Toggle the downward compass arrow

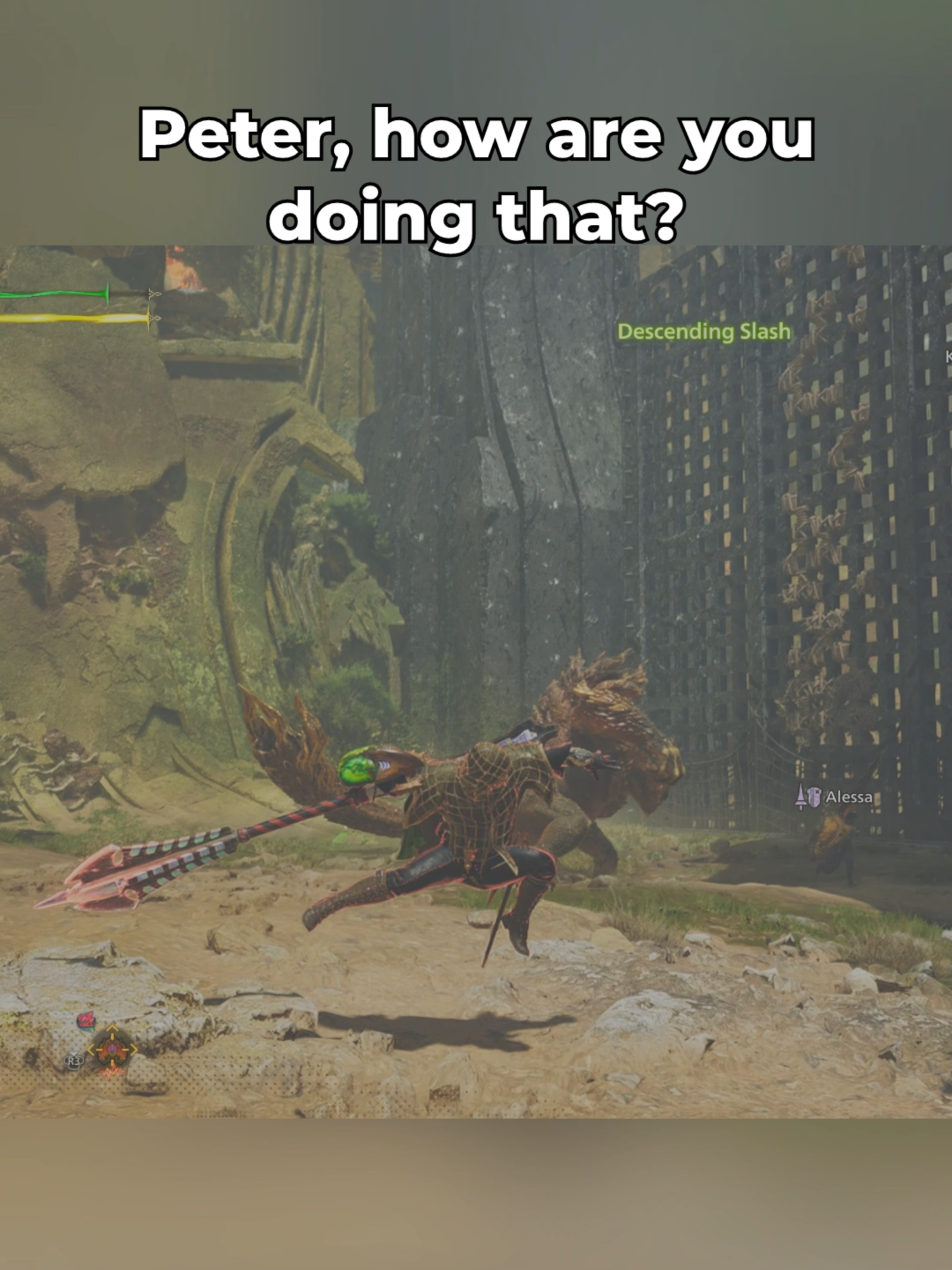pos(112,1071)
